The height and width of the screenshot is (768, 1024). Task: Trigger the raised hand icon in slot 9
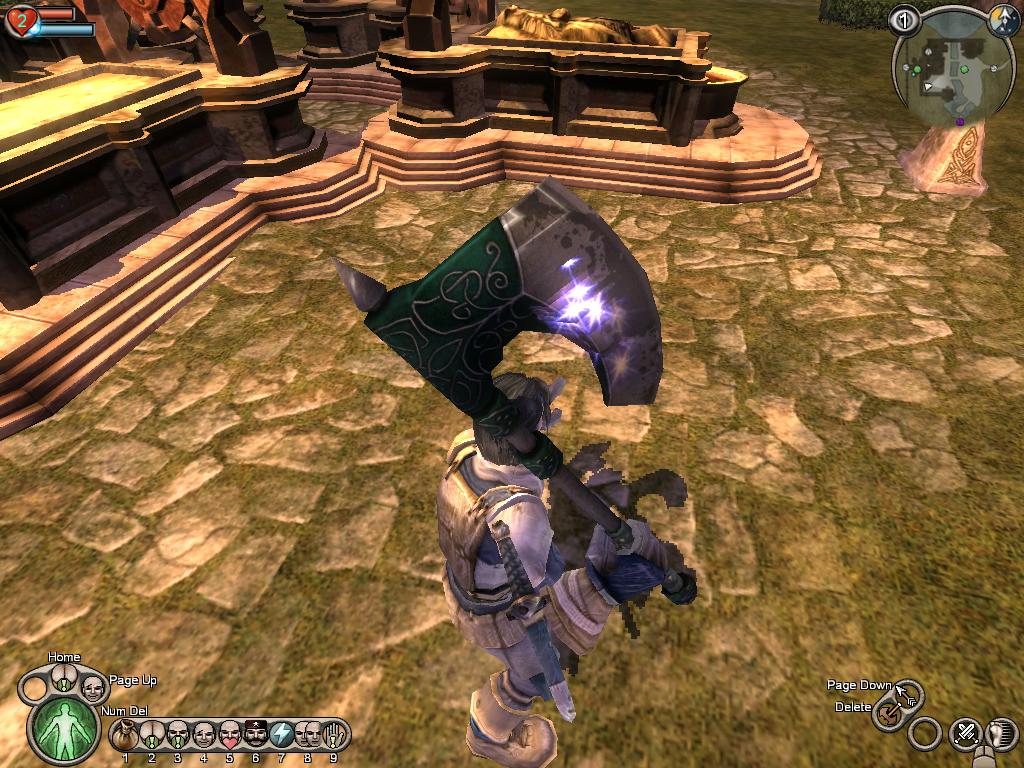(x=334, y=735)
